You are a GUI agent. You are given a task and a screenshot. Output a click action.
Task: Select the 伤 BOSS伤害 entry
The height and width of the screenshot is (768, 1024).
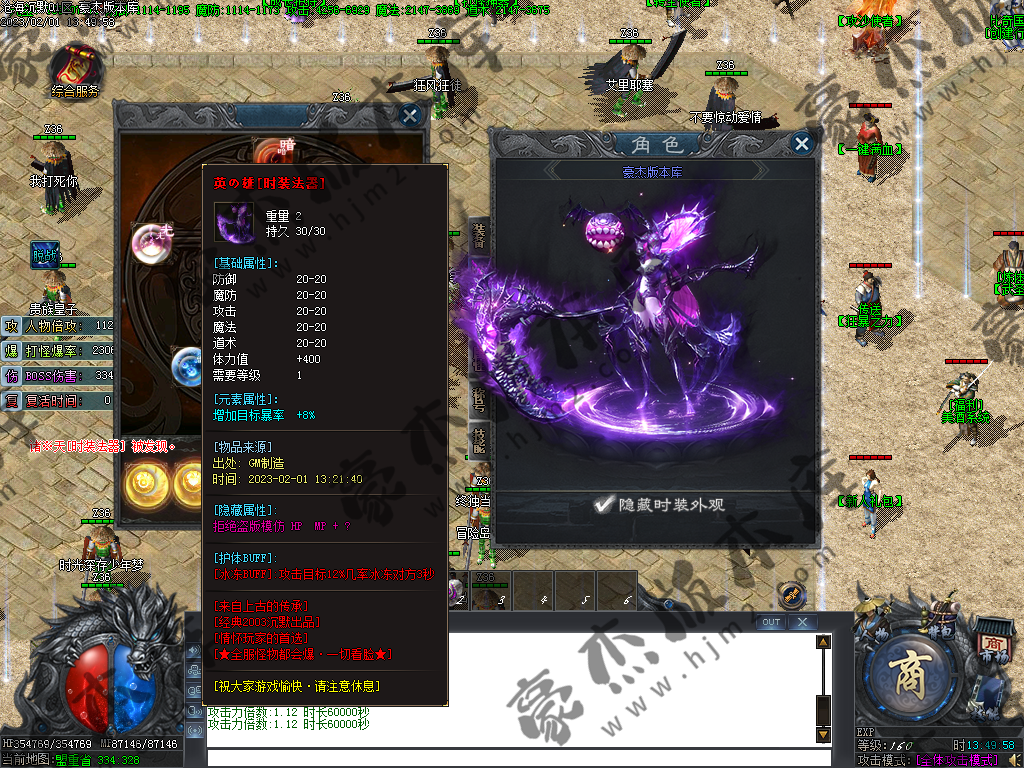58,375
